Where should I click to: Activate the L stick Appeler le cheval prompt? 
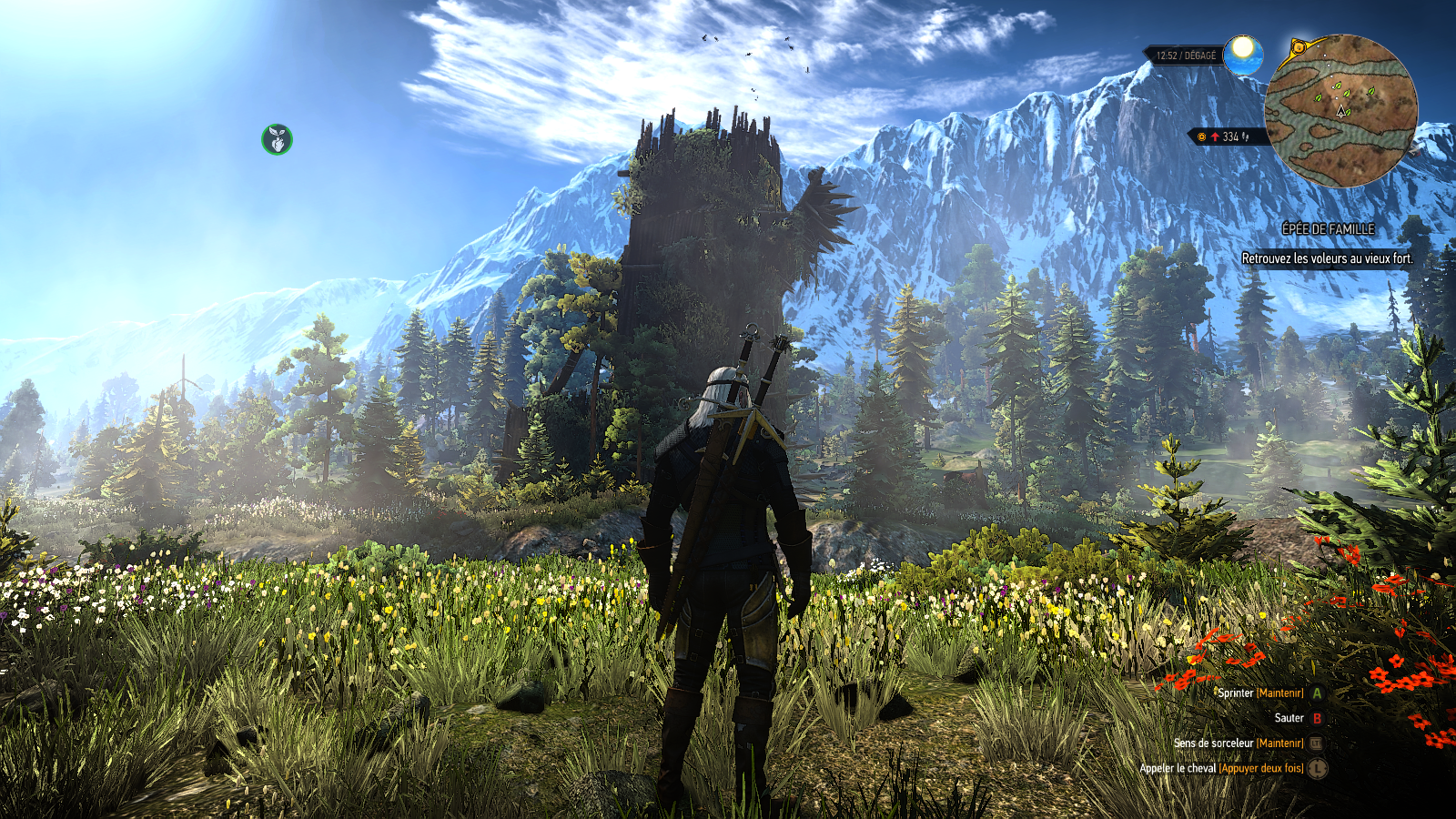(1318, 770)
